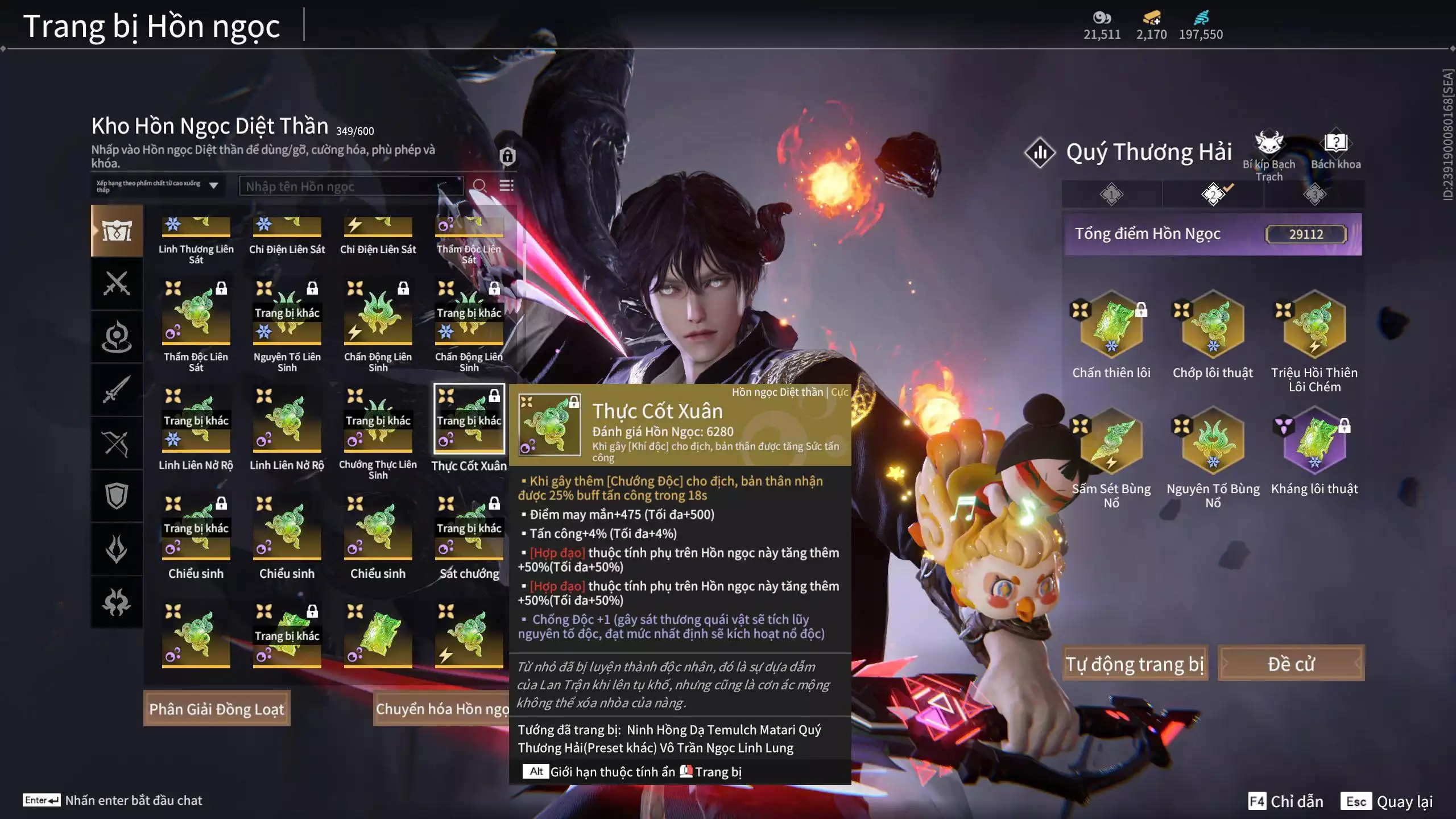Select the Kháng lôi thuật purple jade
The image size is (1456, 819).
point(1314,442)
